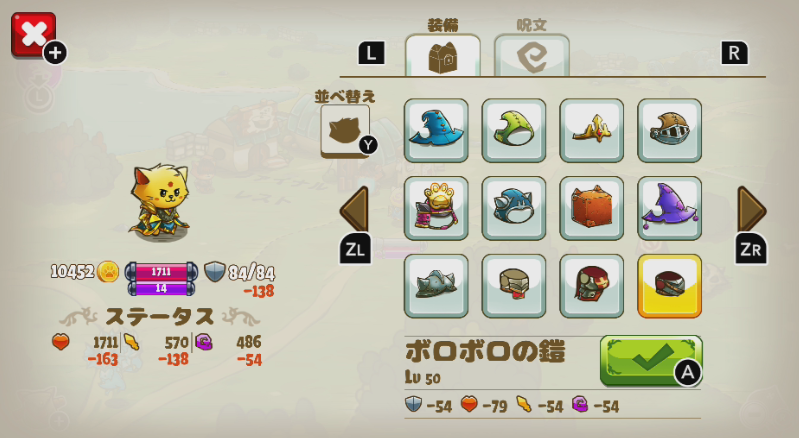Close the equipment menu with red X

click(x=33, y=35)
